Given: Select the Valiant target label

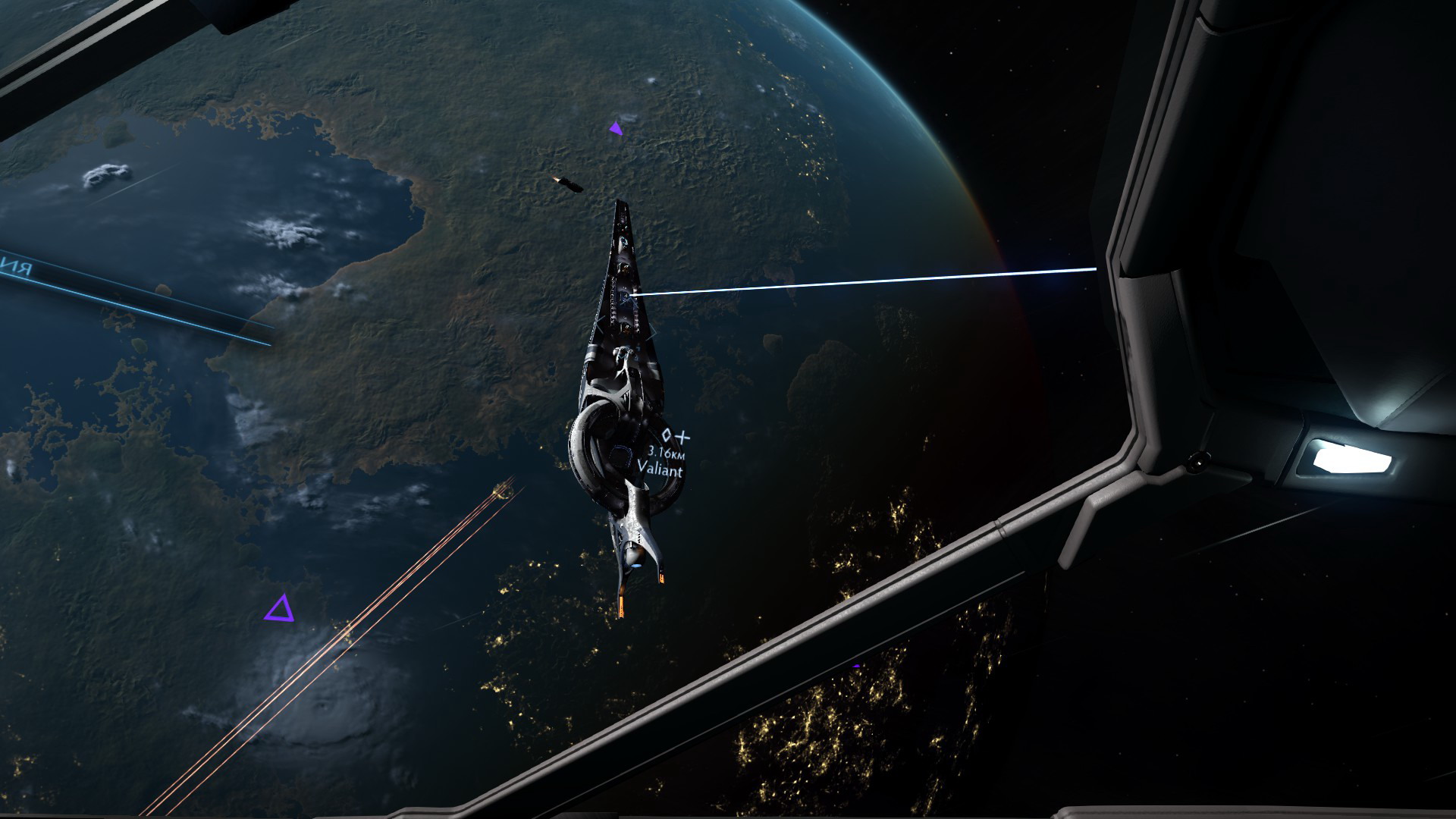Looking at the screenshot, I should click(x=660, y=469).
